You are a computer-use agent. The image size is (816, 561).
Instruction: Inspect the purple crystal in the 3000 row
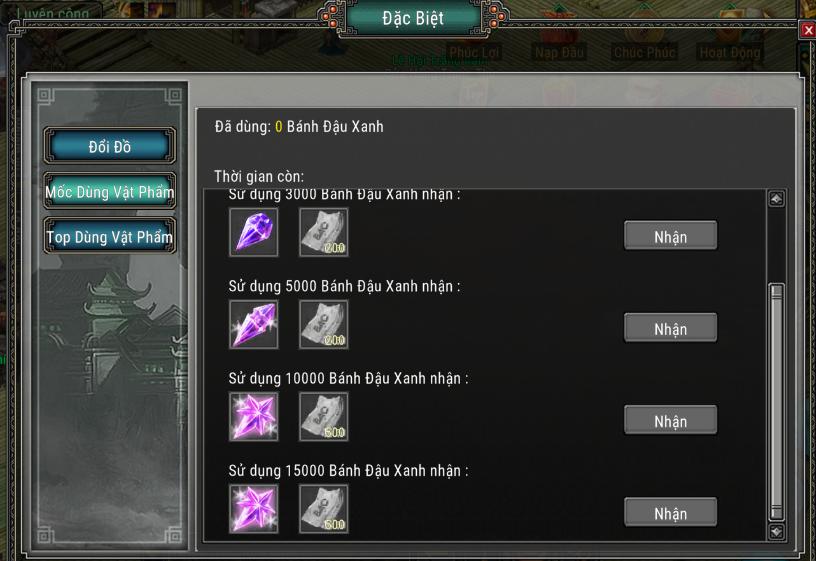click(x=253, y=233)
